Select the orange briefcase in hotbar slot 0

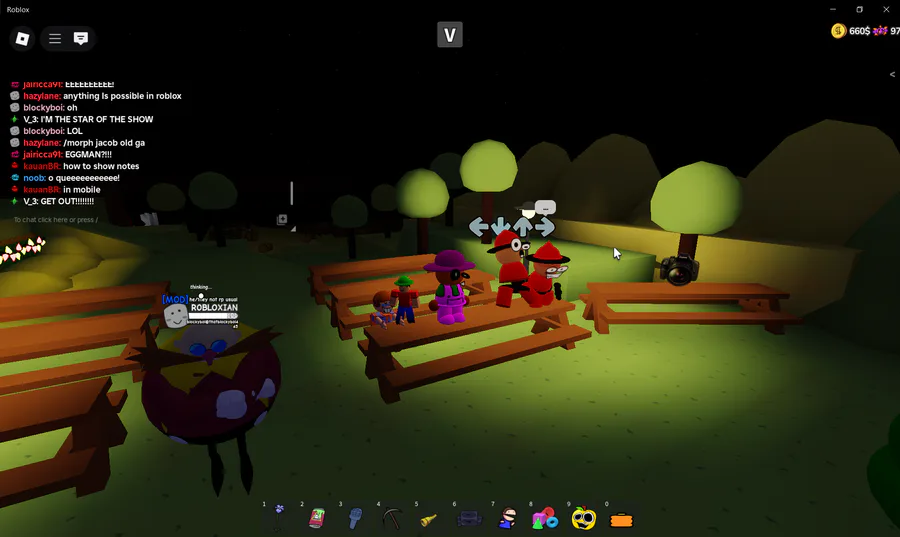(x=622, y=519)
